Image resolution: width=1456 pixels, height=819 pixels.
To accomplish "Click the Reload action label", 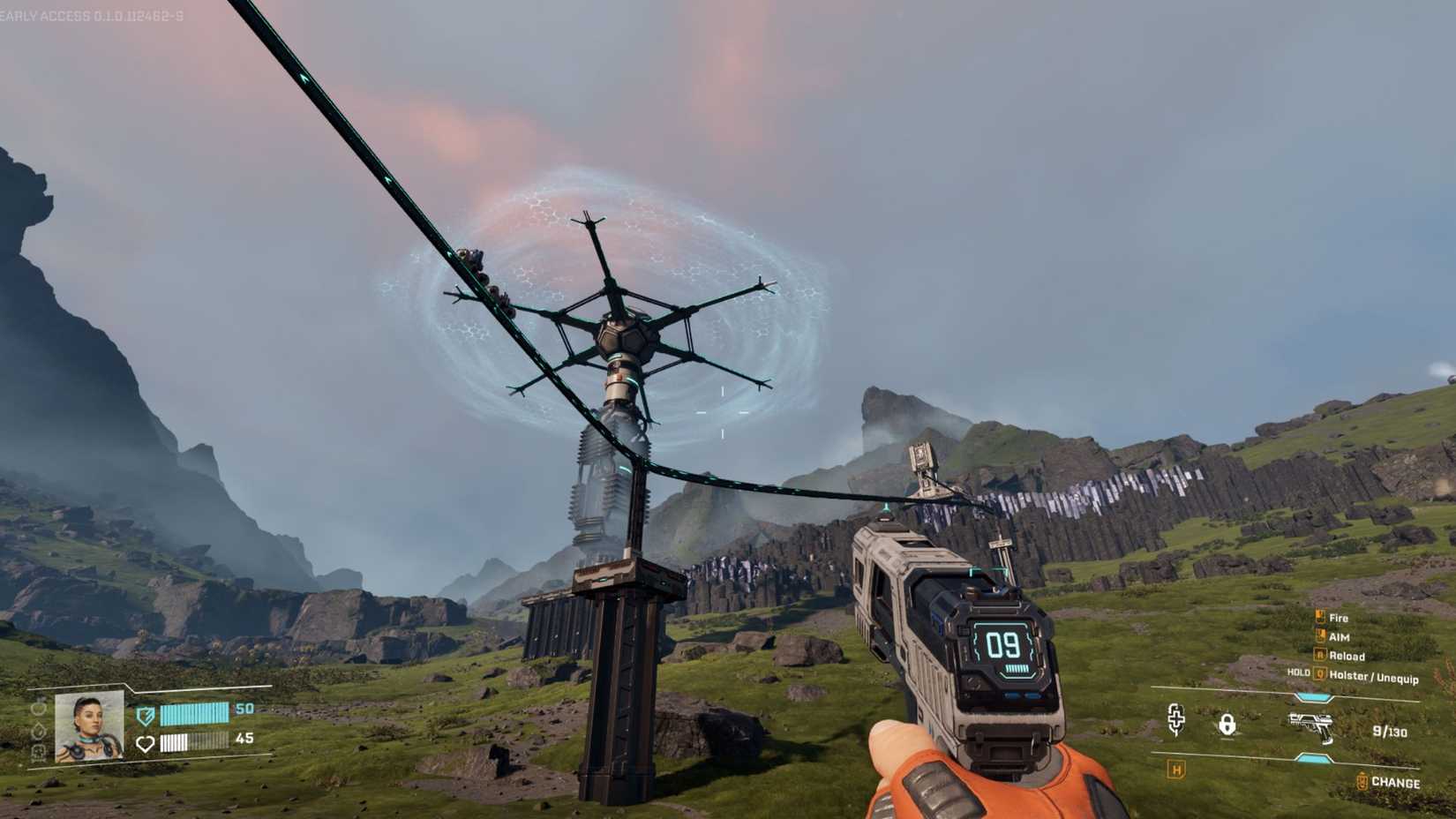I will coord(1348,656).
